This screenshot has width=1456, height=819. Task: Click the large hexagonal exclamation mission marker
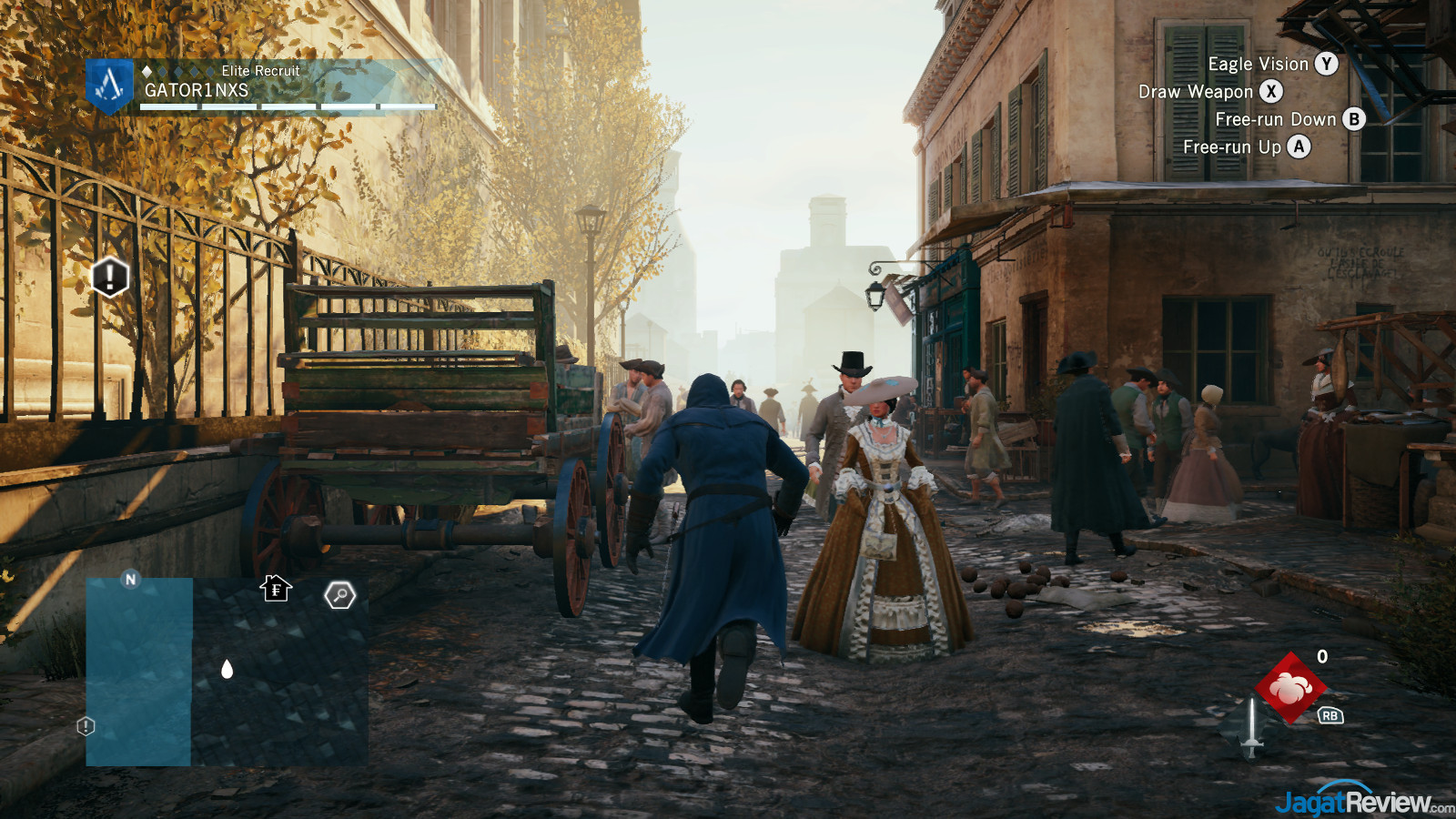110,277
